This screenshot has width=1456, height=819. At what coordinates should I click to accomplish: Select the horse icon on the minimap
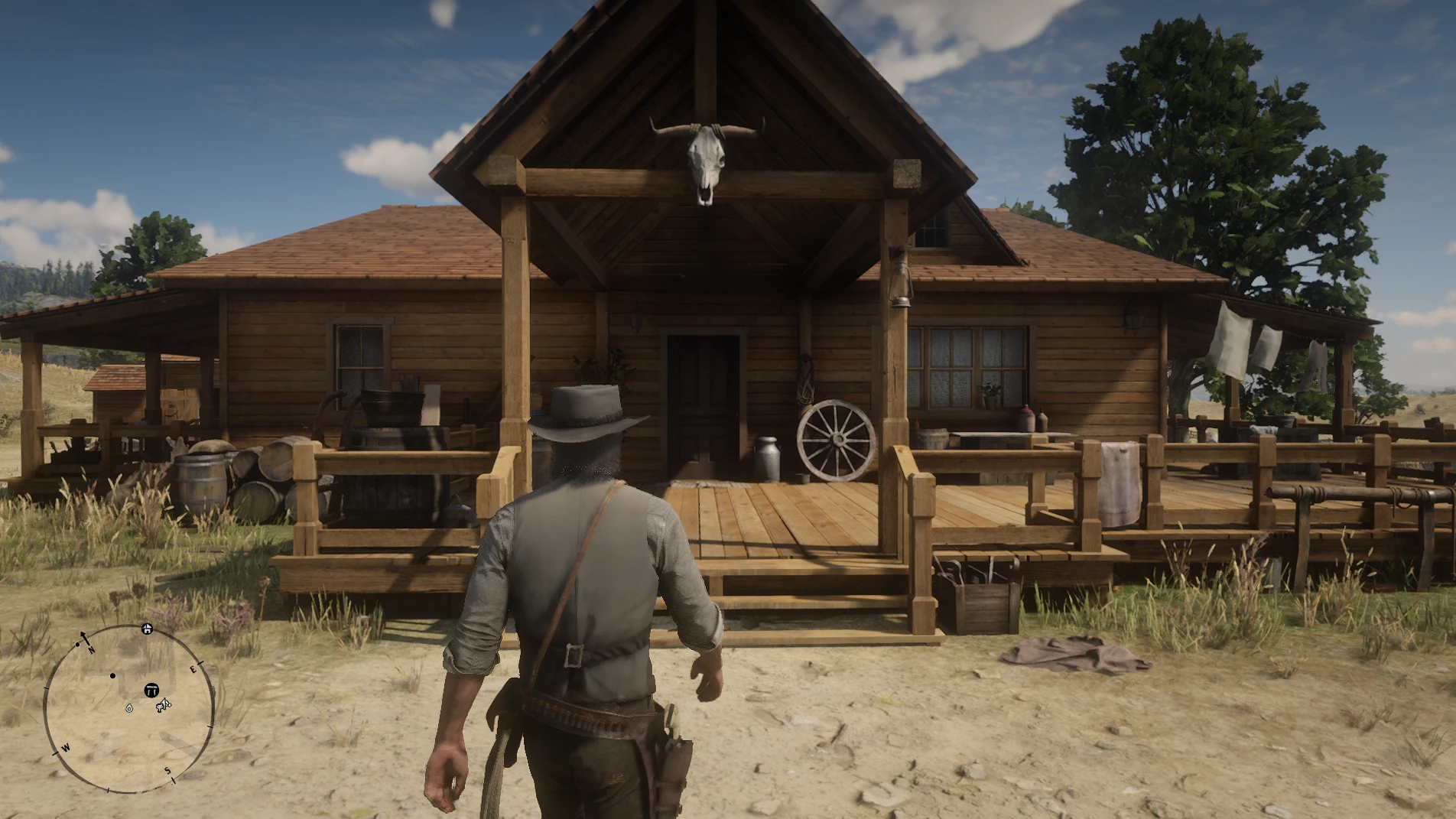click(x=164, y=706)
